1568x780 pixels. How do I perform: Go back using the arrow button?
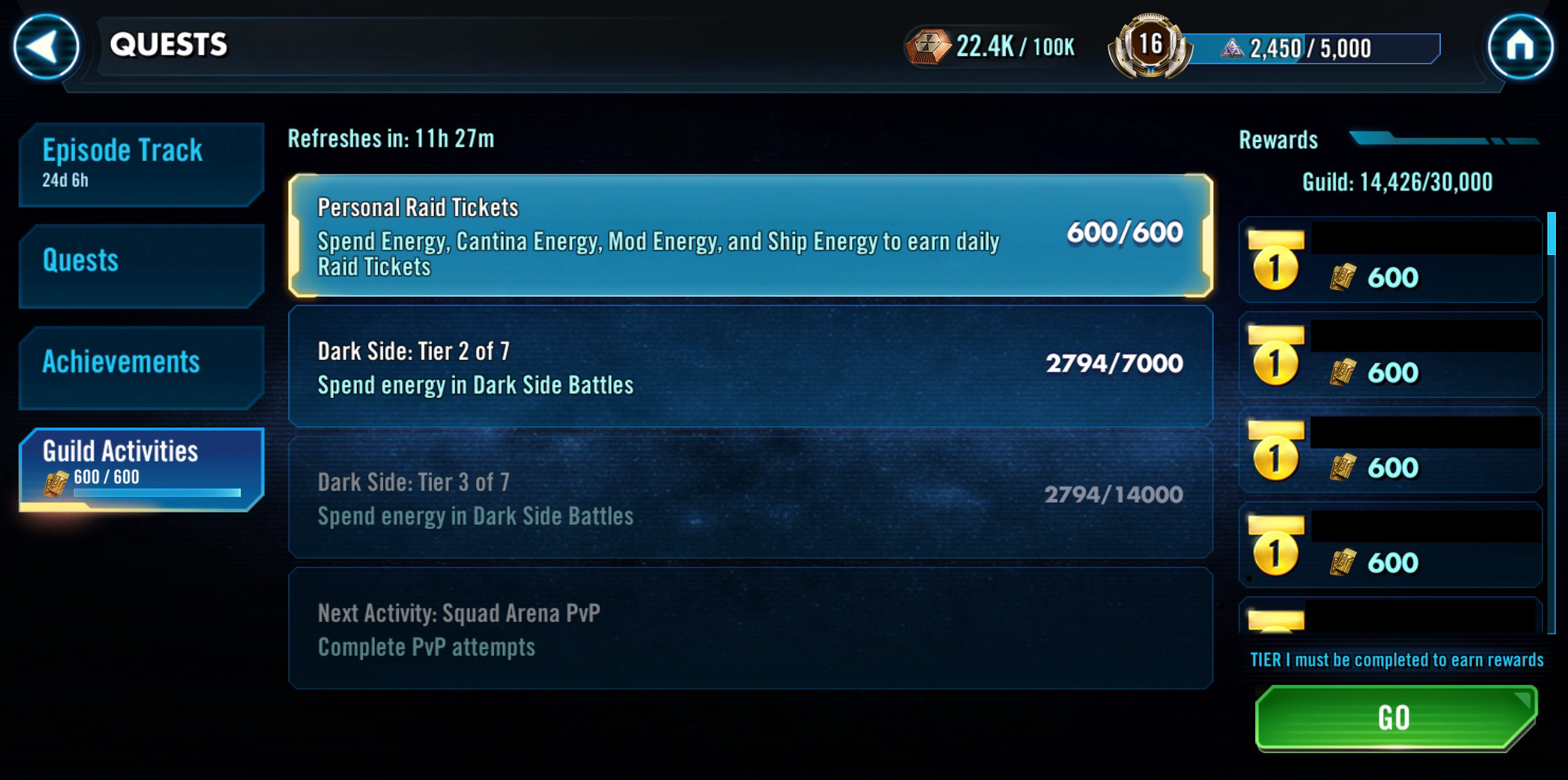pyautogui.click(x=46, y=46)
